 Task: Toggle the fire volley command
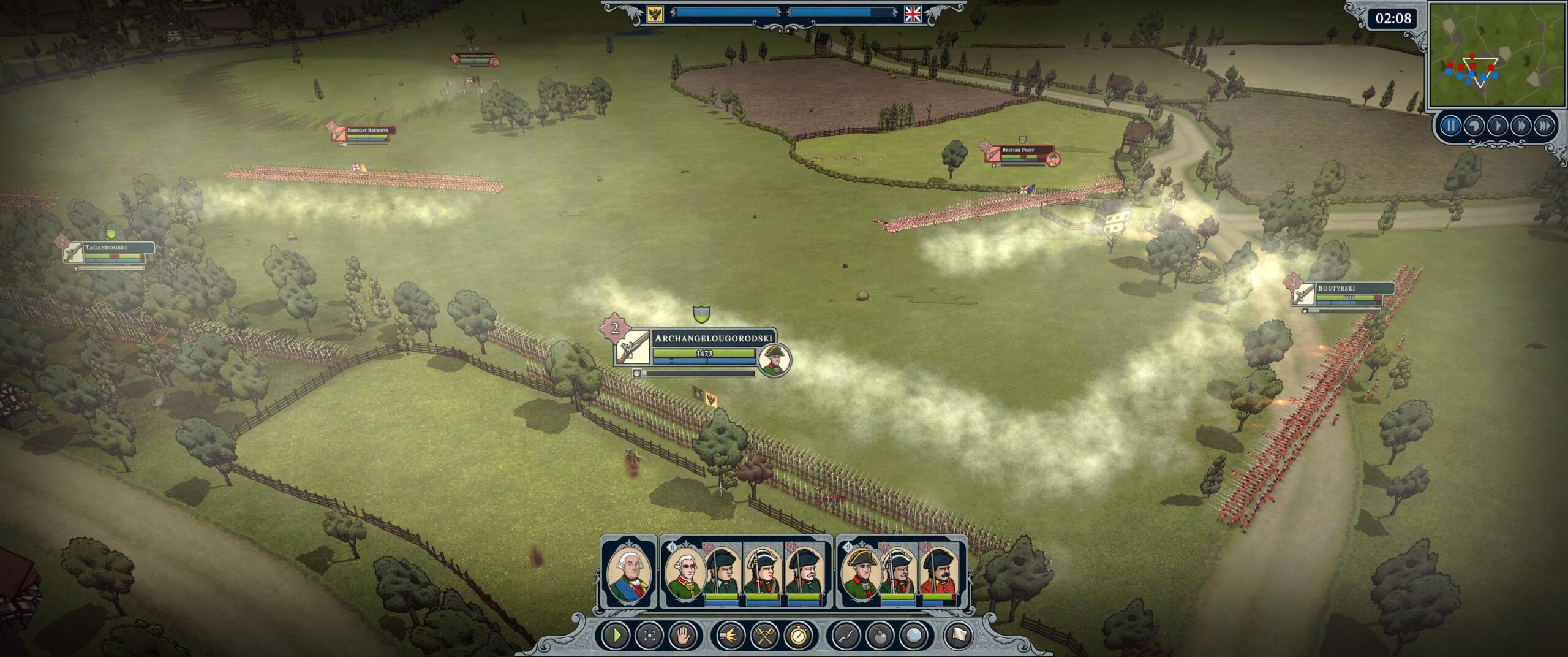731,636
